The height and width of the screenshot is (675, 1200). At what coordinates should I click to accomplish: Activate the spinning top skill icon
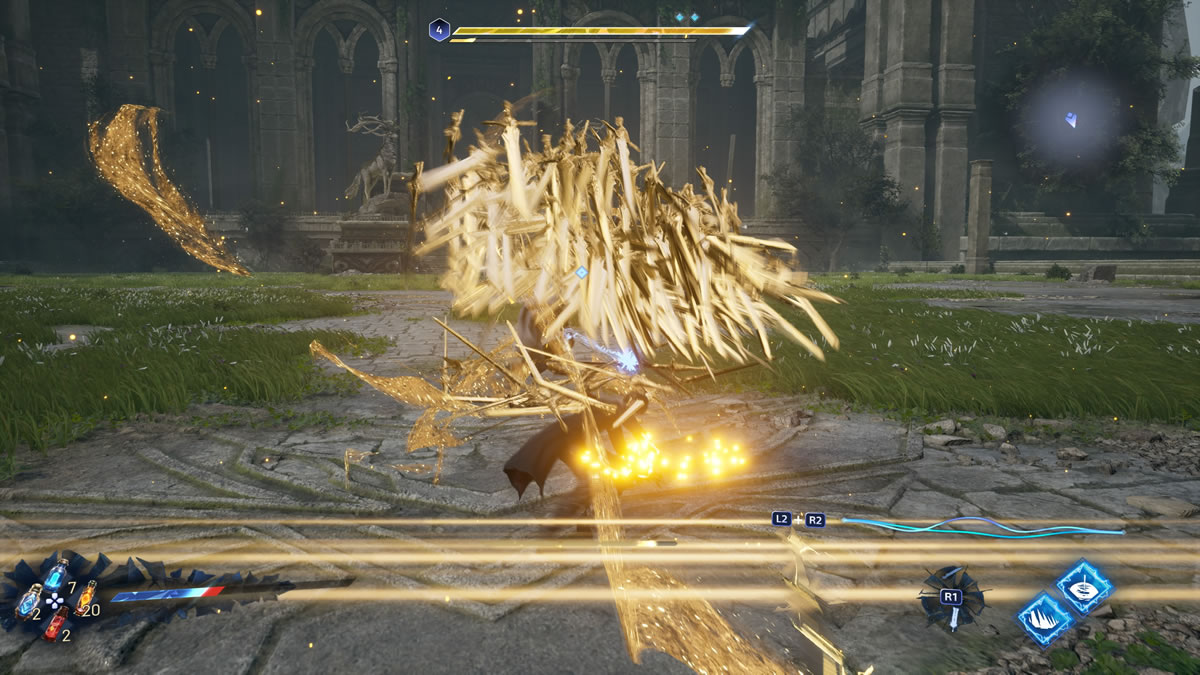click(1084, 587)
